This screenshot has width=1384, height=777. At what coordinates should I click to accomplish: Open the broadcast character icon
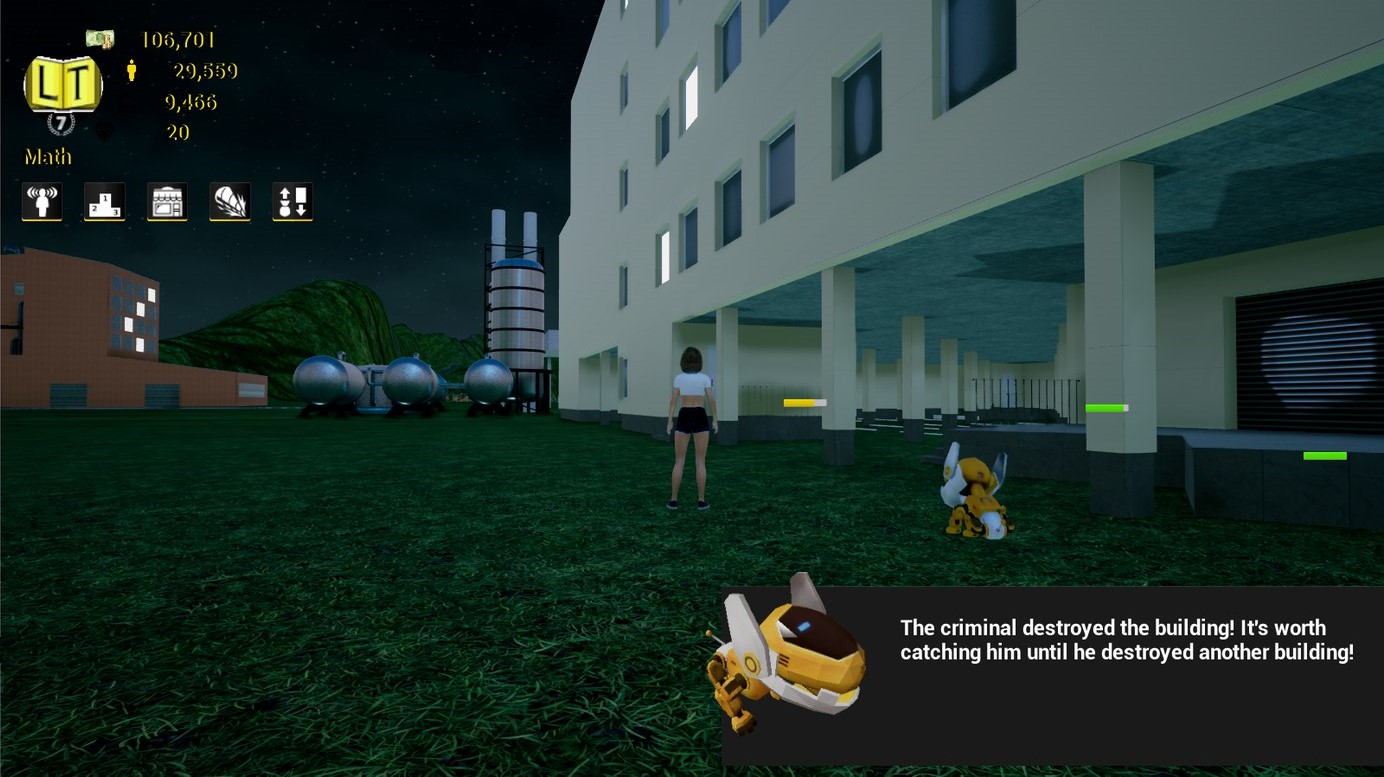tap(40, 201)
